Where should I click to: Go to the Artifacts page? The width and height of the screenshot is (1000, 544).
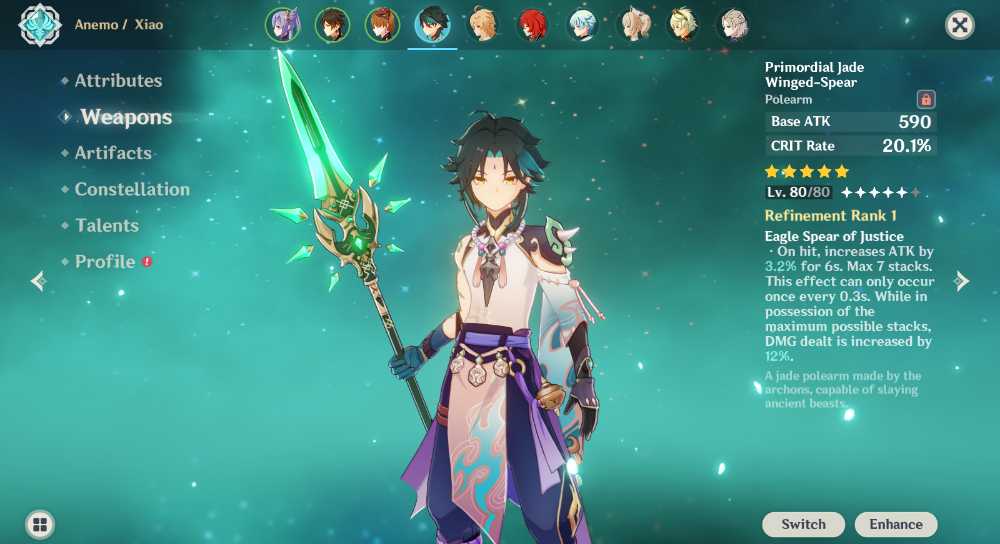tap(113, 153)
